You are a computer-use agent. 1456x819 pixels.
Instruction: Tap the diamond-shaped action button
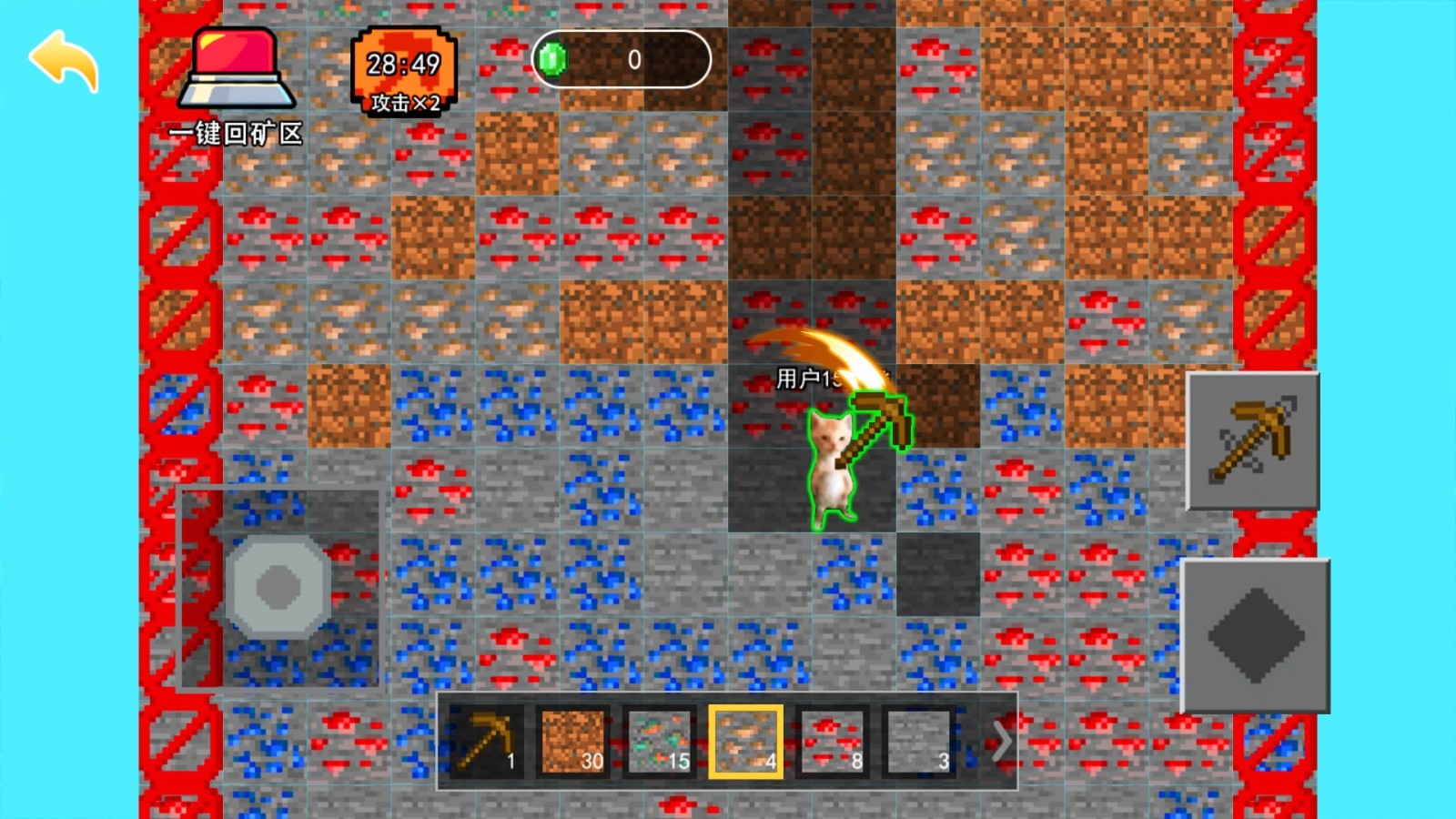[1255, 635]
